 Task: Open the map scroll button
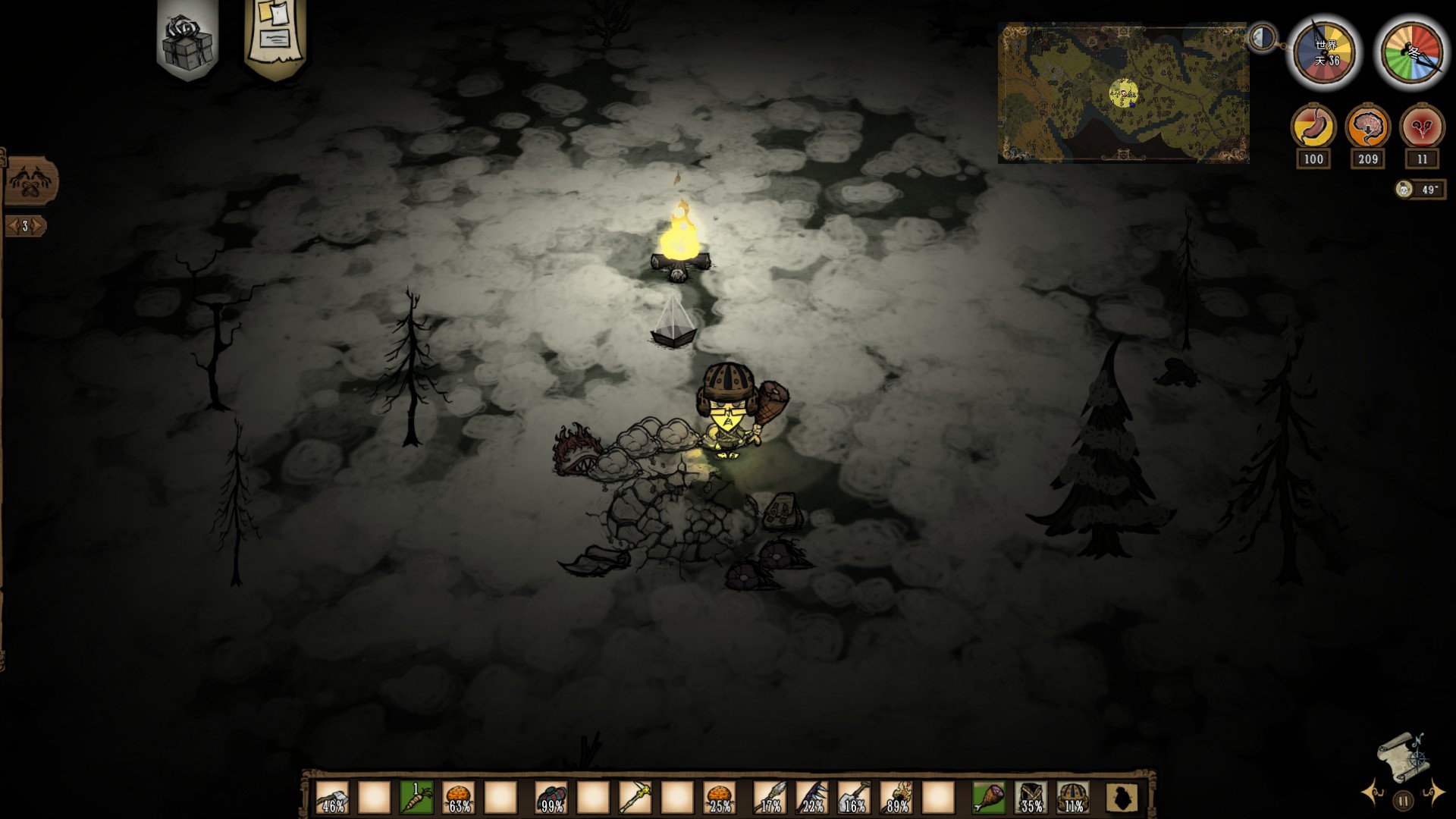click(1402, 755)
